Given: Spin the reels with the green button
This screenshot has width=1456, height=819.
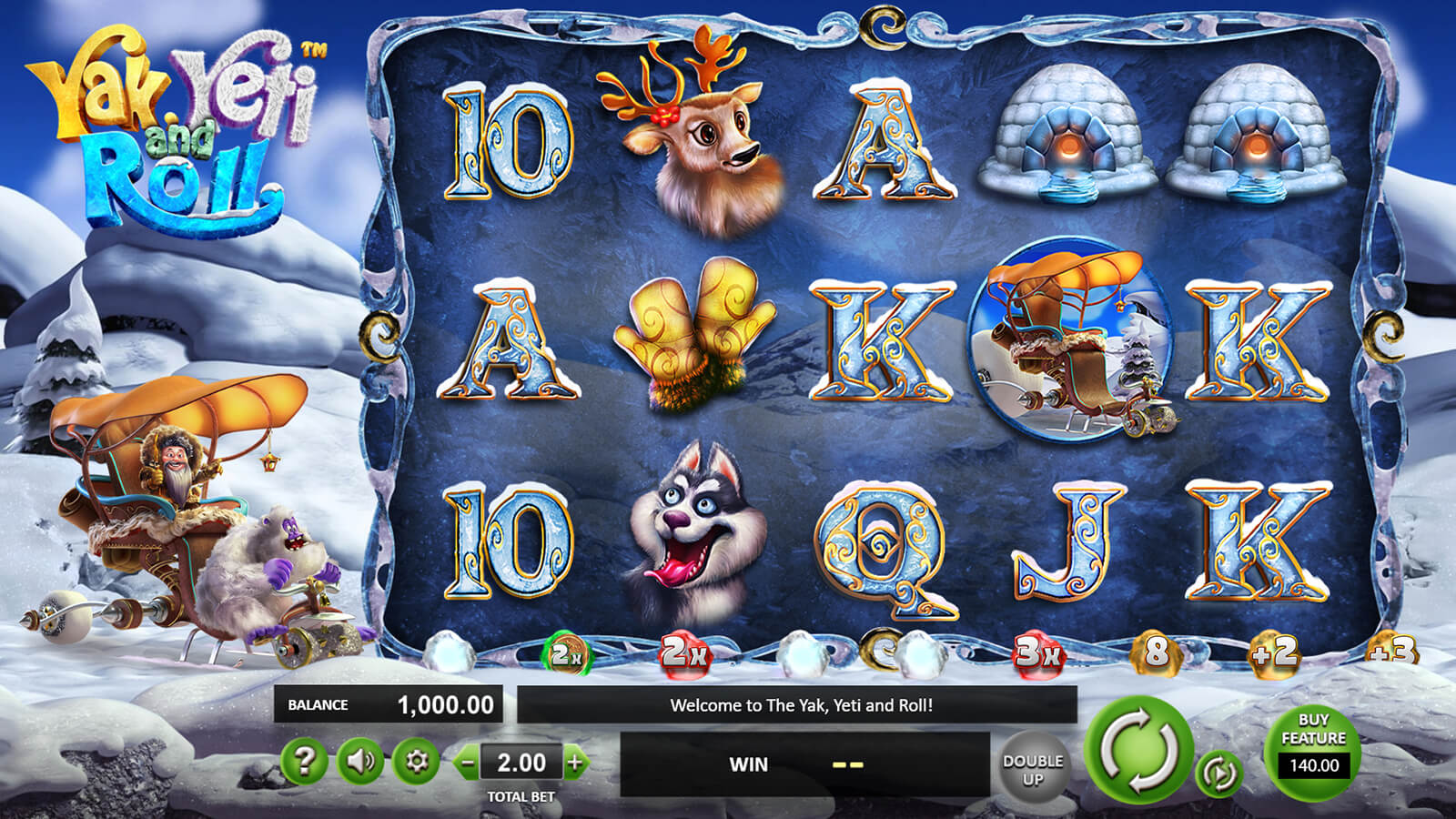Looking at the screenshot, I should click(1139, 751).
